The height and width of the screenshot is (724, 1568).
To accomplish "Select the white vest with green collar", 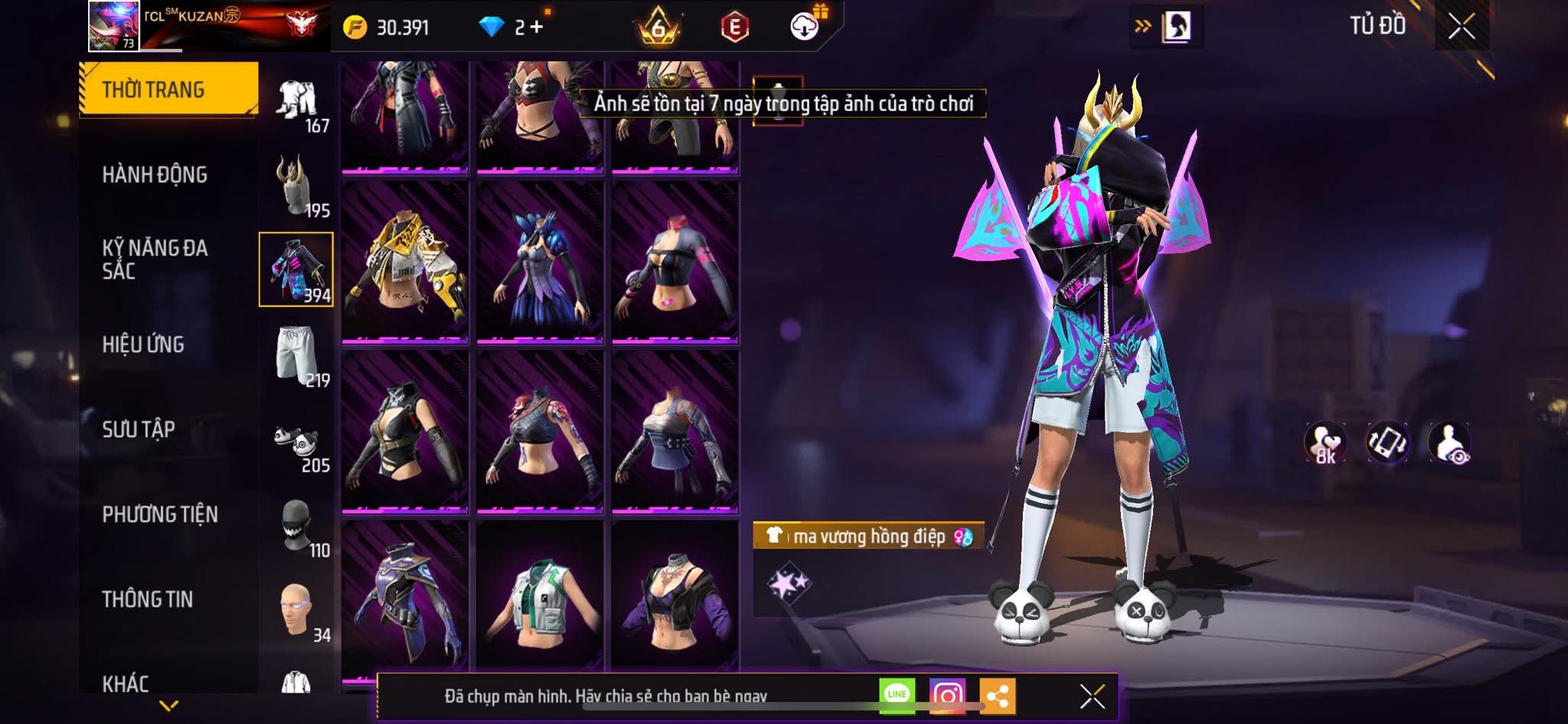I will click(x=540, y=596).
